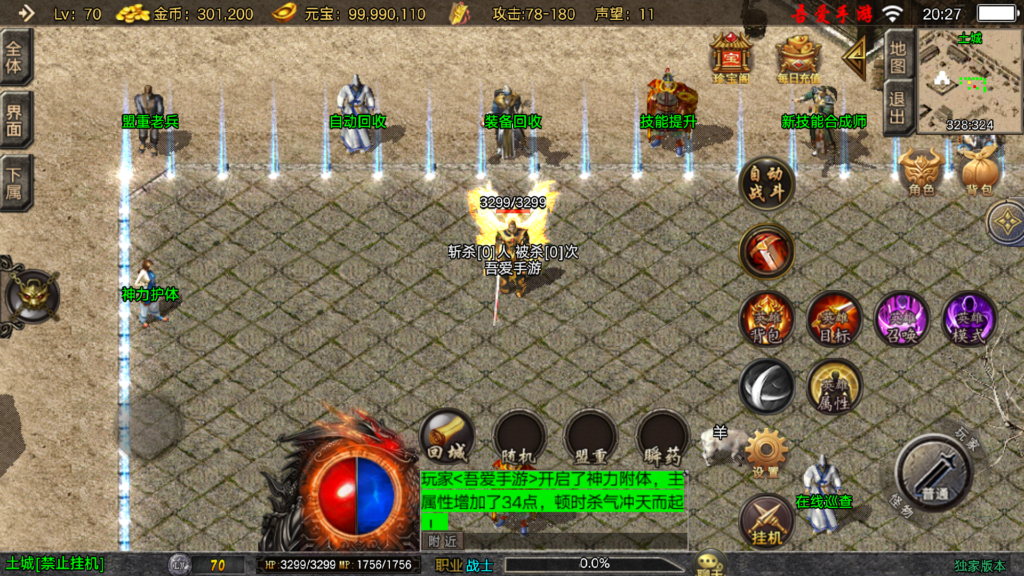Screen dimensions: 1024x576
Task: Open the 地图 map button
Action: (x=897, y=56)
